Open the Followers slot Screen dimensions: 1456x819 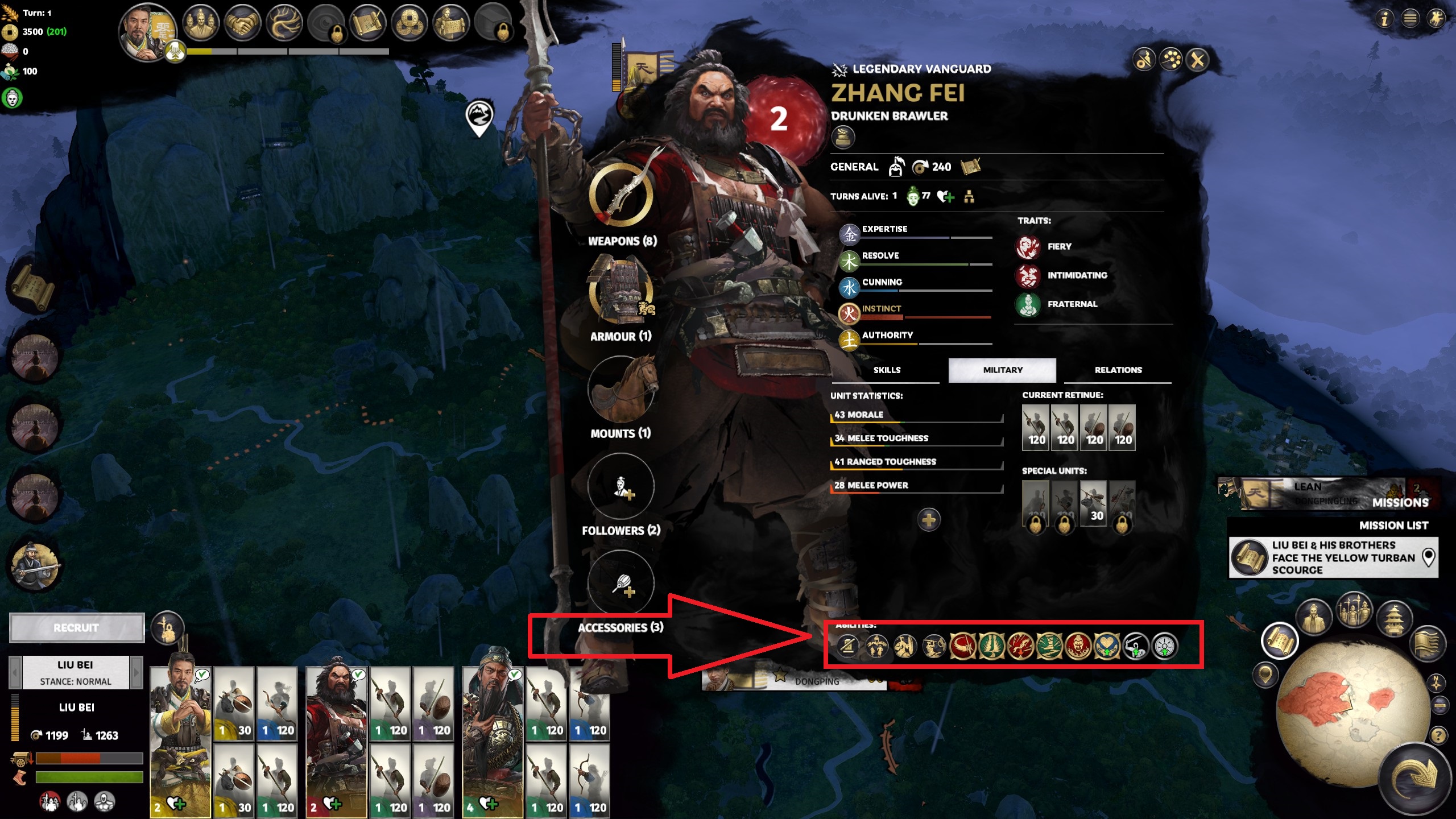pyautogui.click(x=621, y=487)
